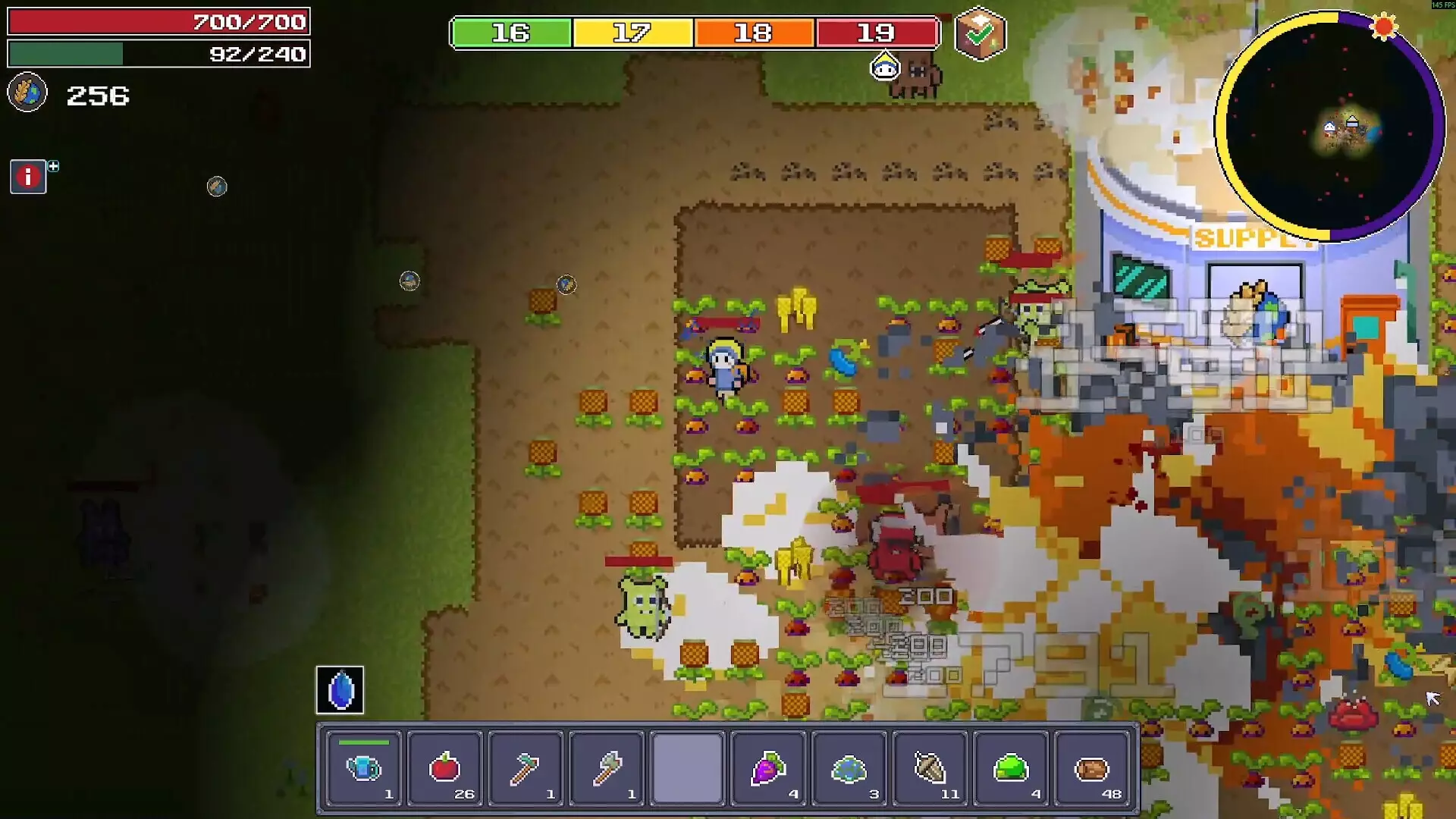Viewport: 1456px width, 819px height.
Task: Select the wood log stack of 48
Action: 1092,767
